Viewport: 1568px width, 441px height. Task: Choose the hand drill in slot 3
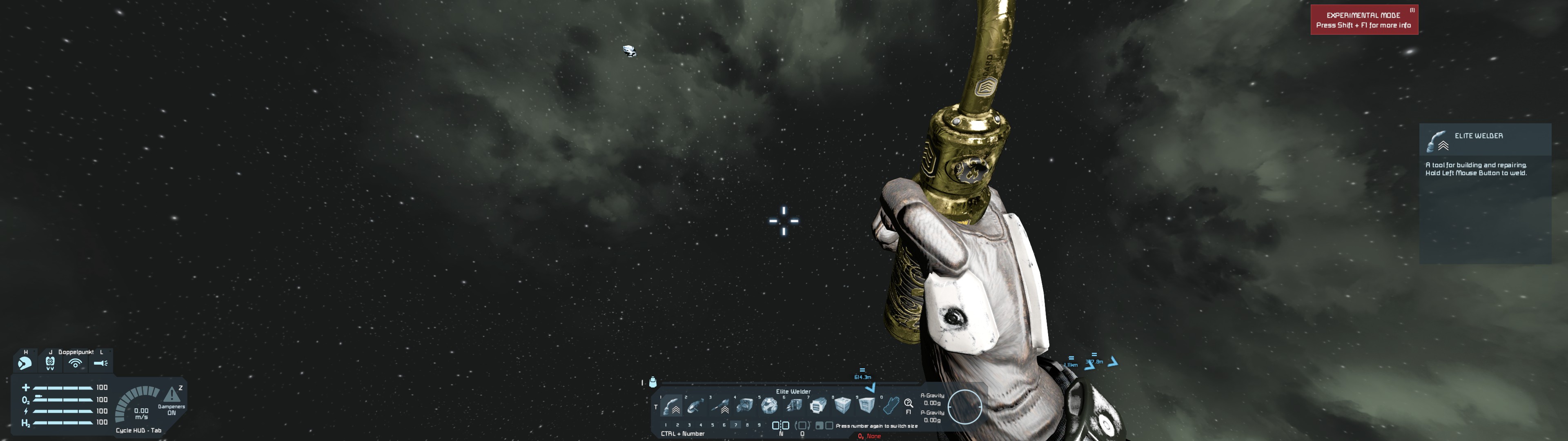721,405
